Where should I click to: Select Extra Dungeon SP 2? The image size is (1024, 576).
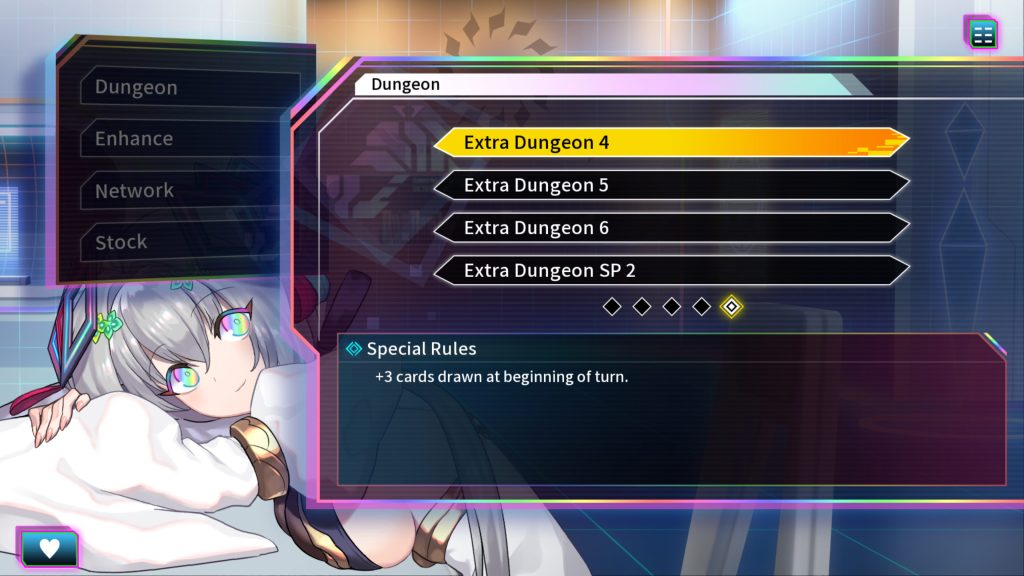coord(670,271)
